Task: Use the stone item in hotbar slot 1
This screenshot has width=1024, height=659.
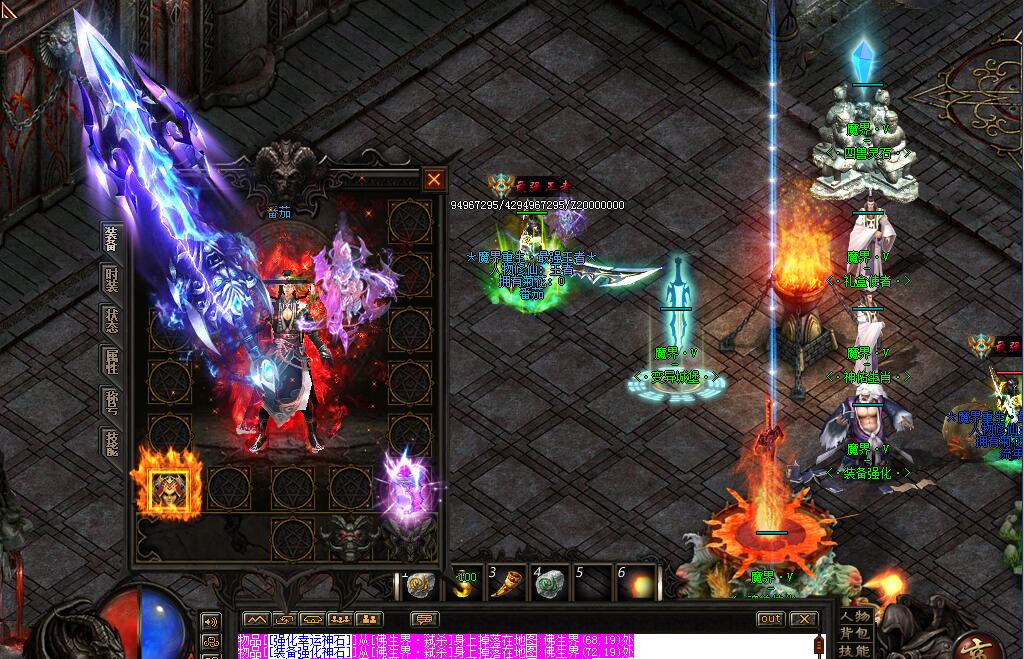Action: [421, 584]
